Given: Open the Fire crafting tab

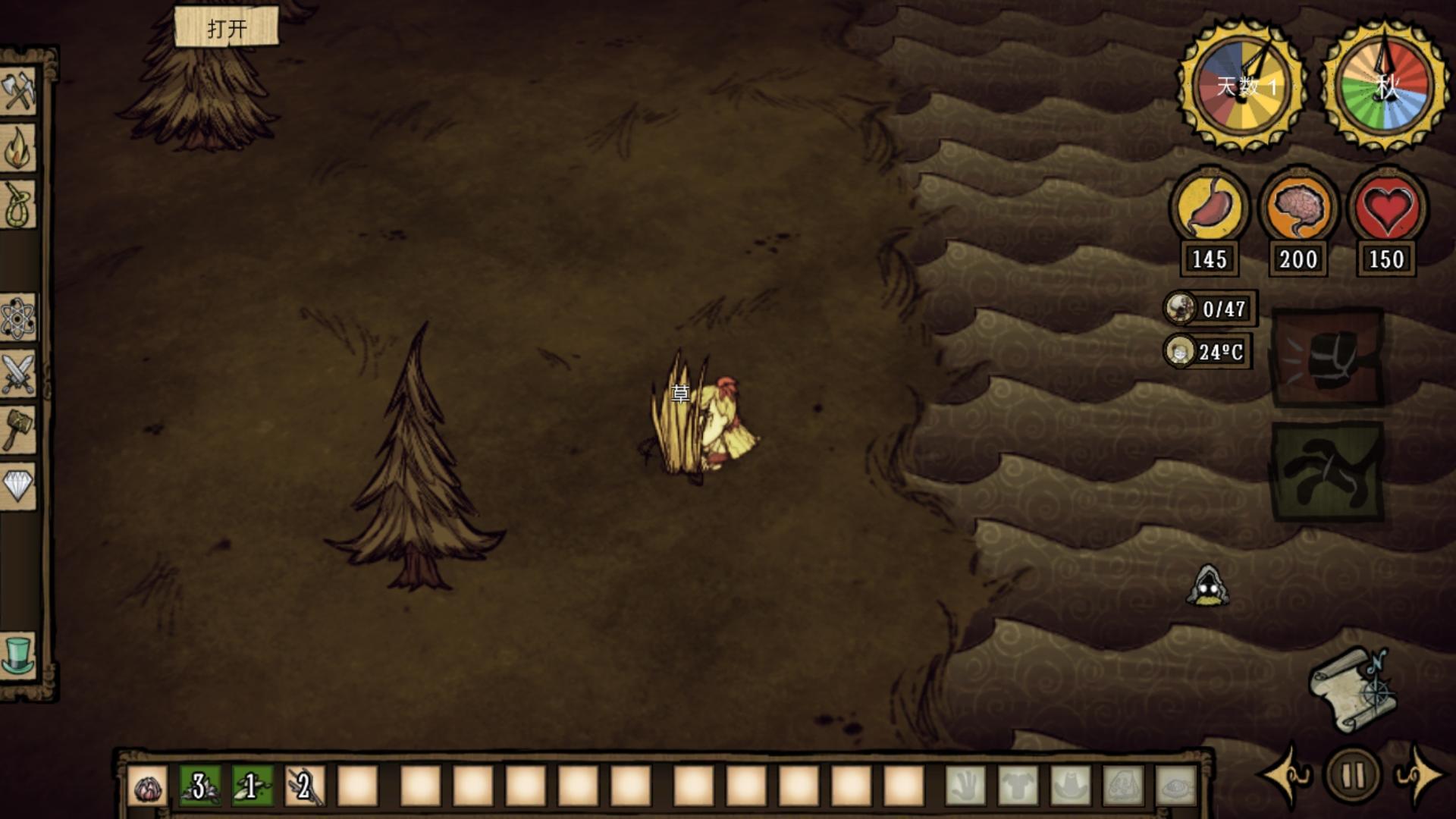Looking at the screenshot, I should pyautogui.click(x=18, y=148).
